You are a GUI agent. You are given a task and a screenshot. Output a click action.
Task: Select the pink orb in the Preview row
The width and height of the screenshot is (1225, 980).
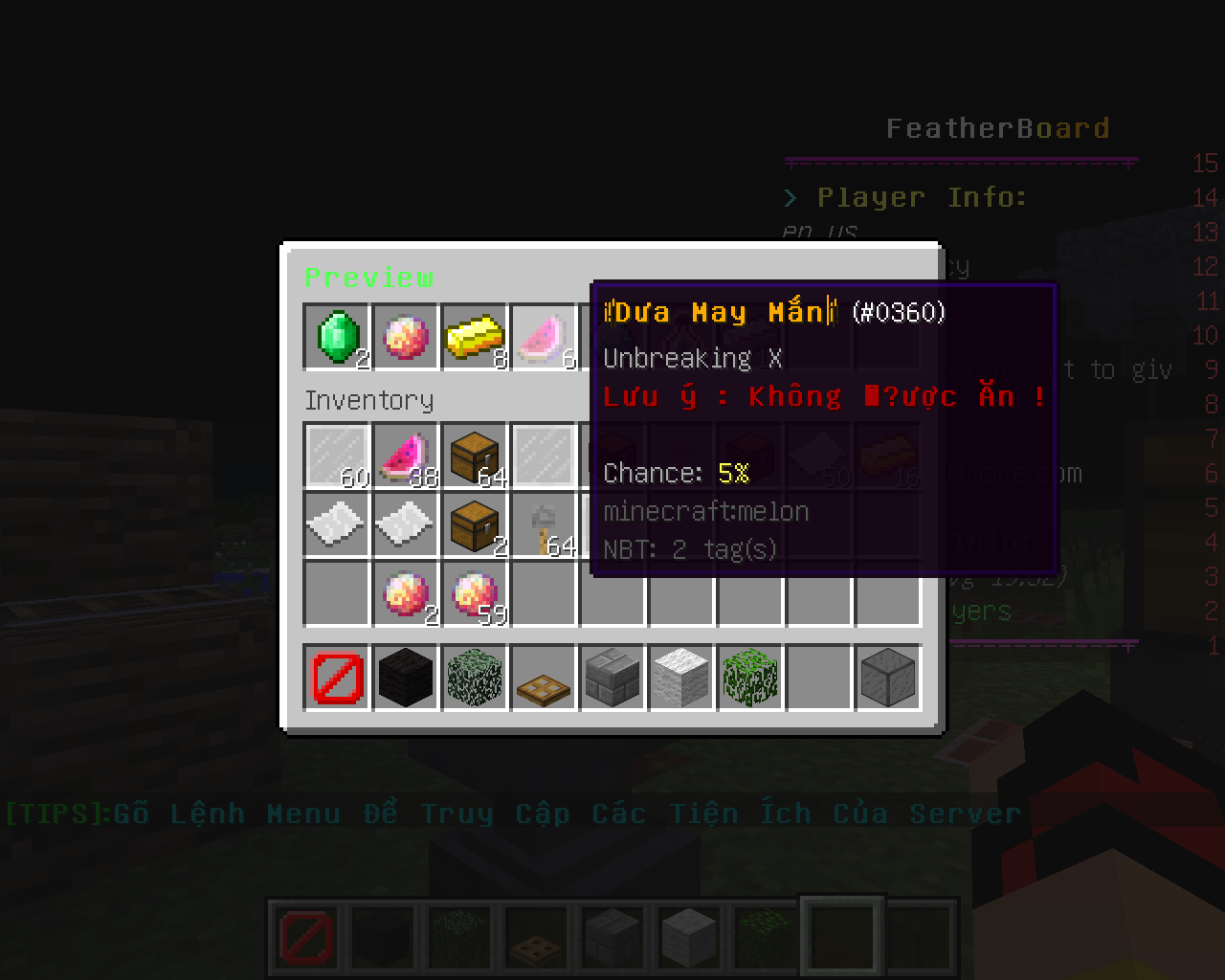pyautogui.click(x=406, y=337)
